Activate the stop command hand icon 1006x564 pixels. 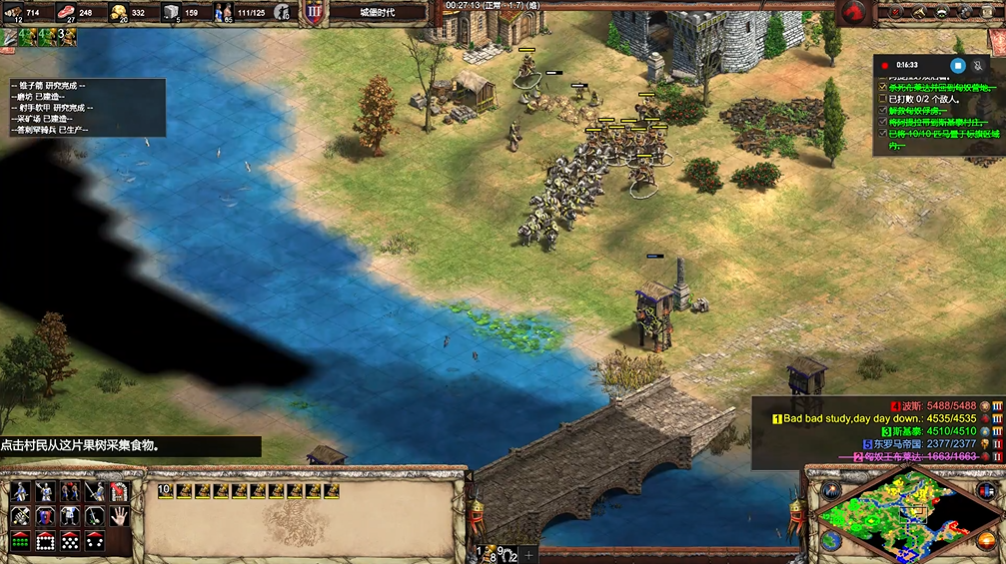pyautogui.click(x=119, y=516)
